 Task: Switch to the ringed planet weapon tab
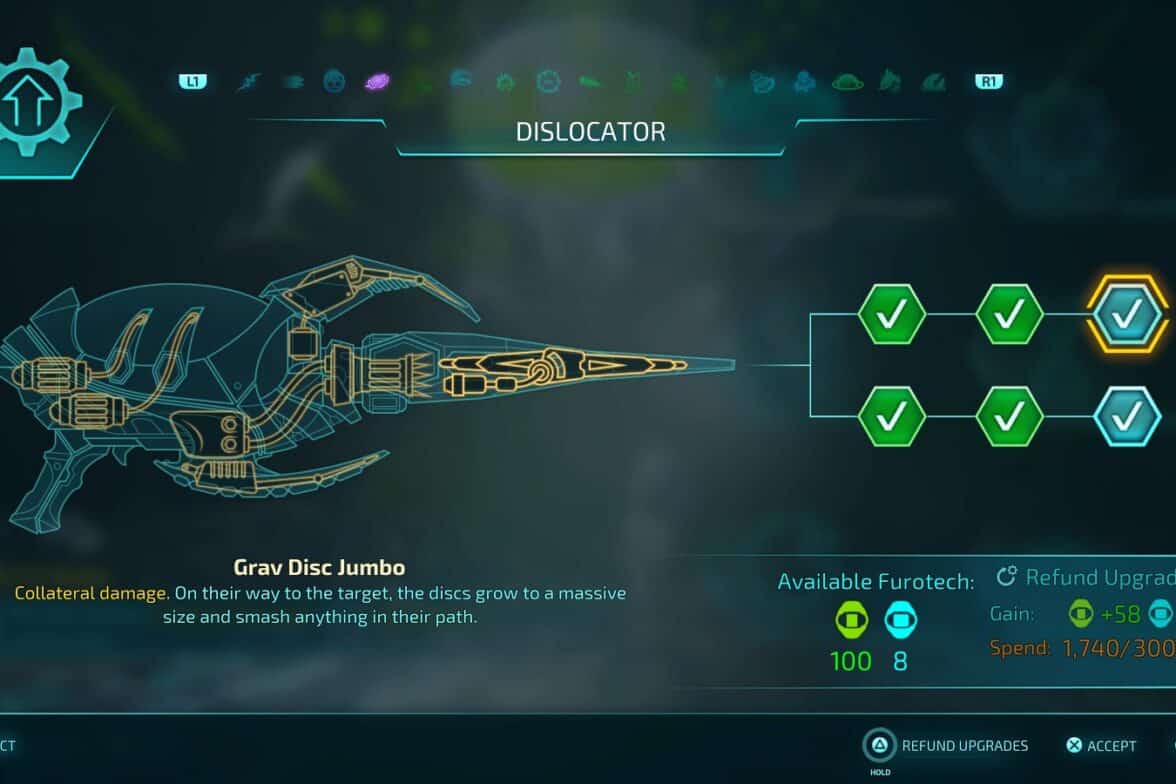(x=847, y=81)
